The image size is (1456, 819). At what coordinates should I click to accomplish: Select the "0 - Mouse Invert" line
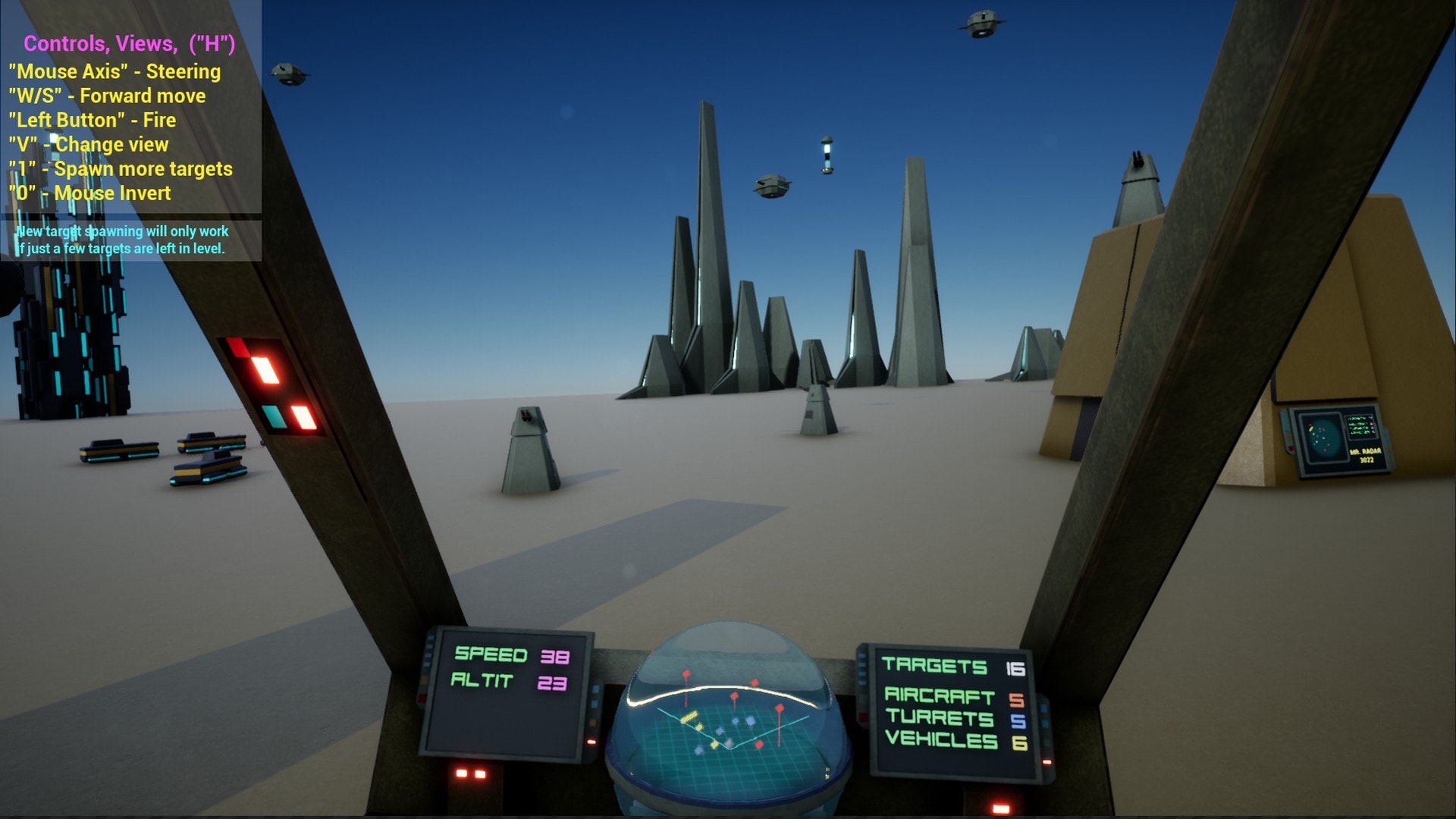pos(90,193)
